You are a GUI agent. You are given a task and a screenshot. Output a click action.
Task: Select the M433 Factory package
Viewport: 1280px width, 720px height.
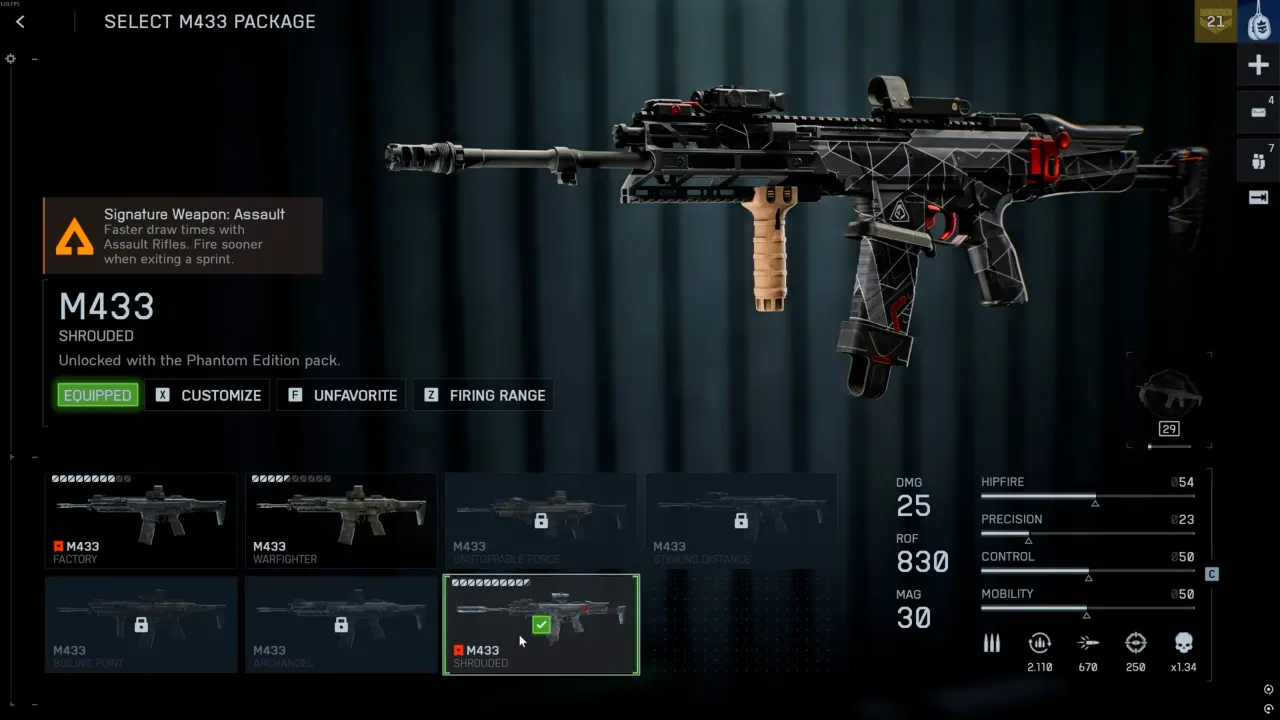pyautogui.click(x=141, y=520)
